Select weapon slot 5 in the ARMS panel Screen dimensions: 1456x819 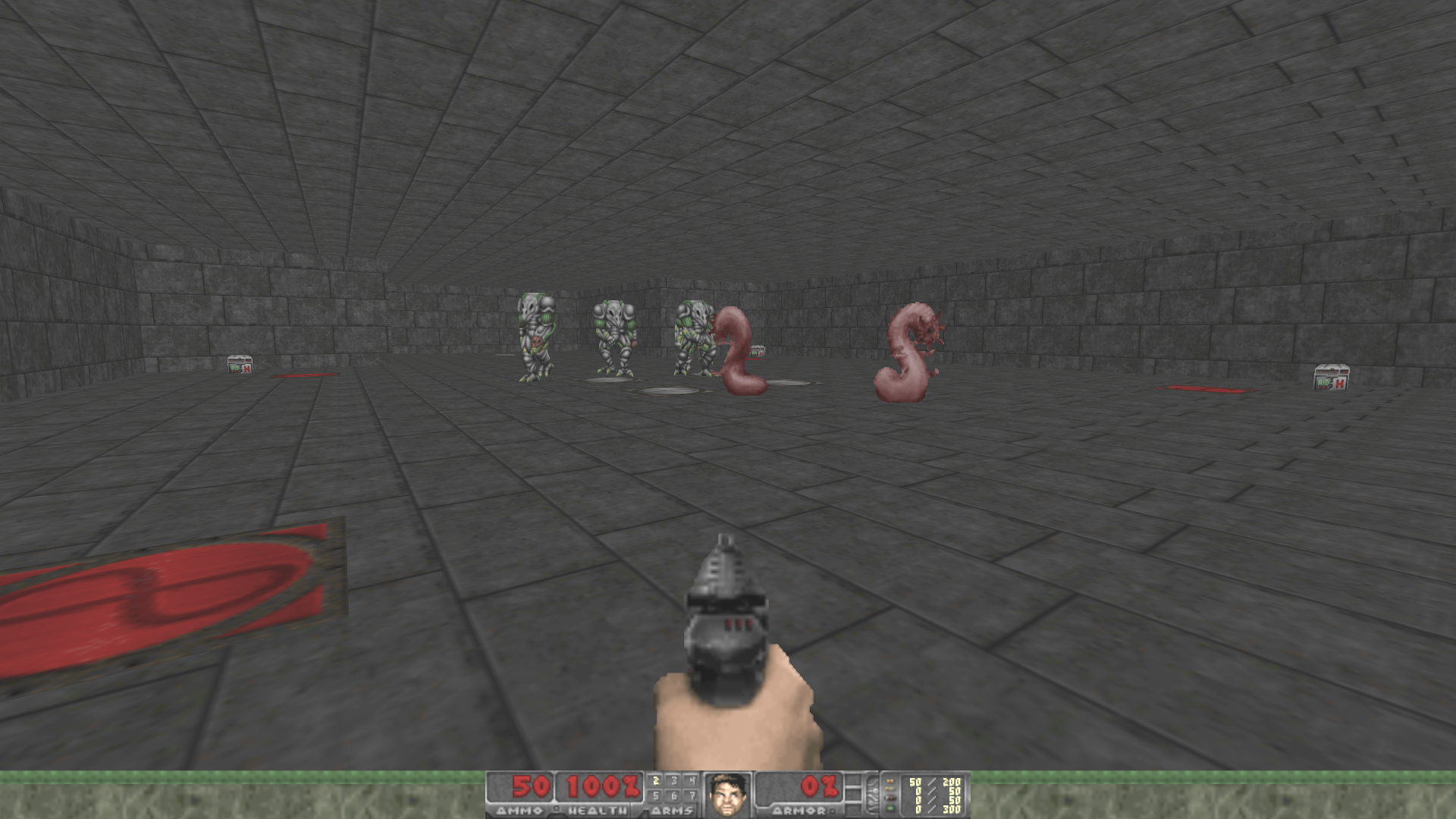657,795
